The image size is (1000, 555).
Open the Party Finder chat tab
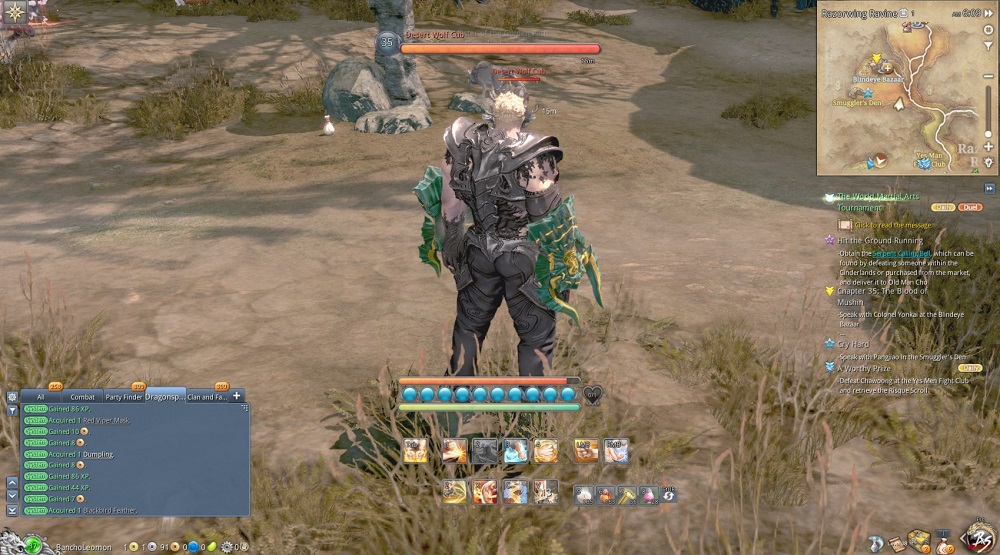point(124,397)
